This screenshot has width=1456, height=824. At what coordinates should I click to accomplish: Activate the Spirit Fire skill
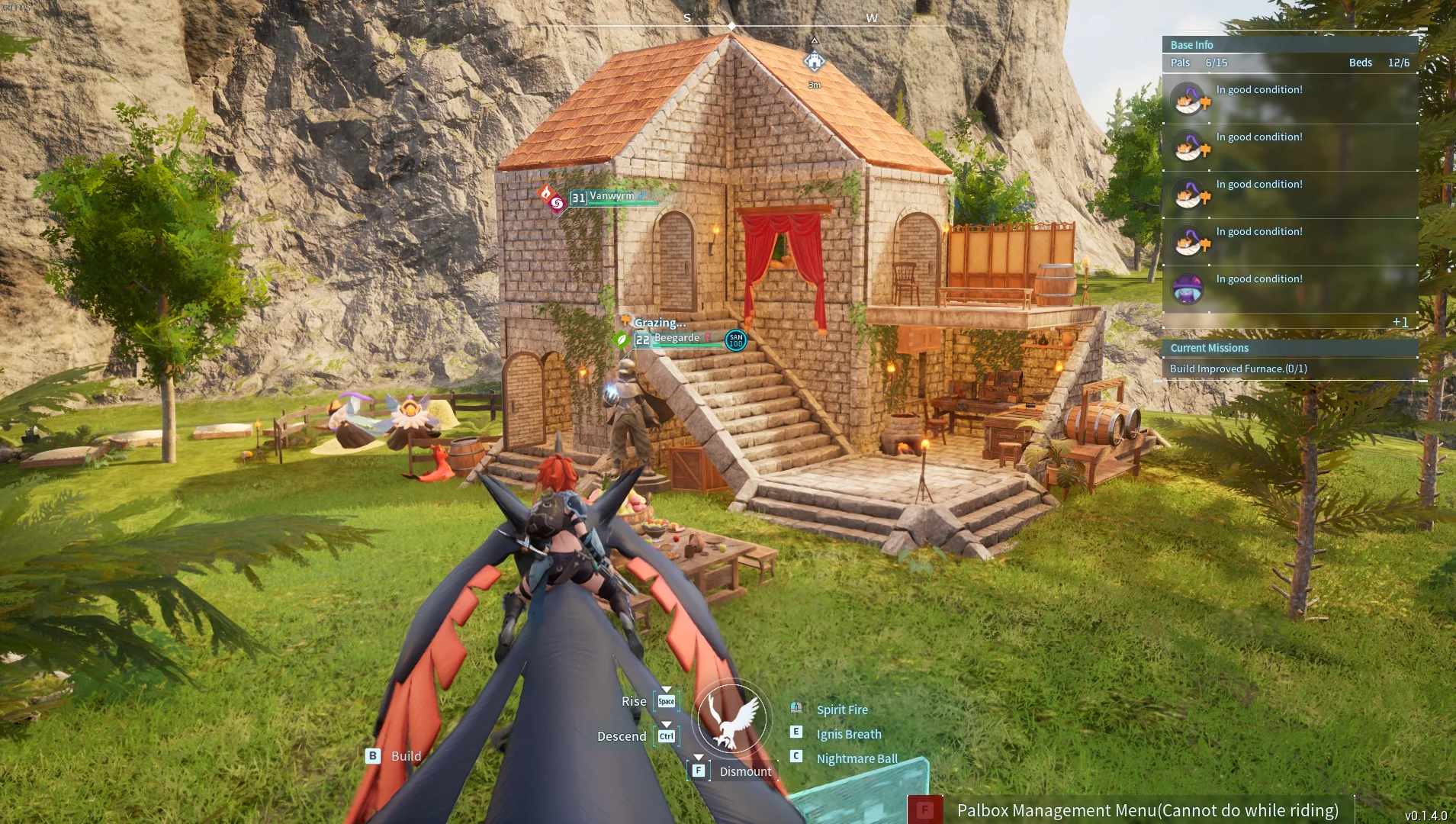(x=842, y=710)
